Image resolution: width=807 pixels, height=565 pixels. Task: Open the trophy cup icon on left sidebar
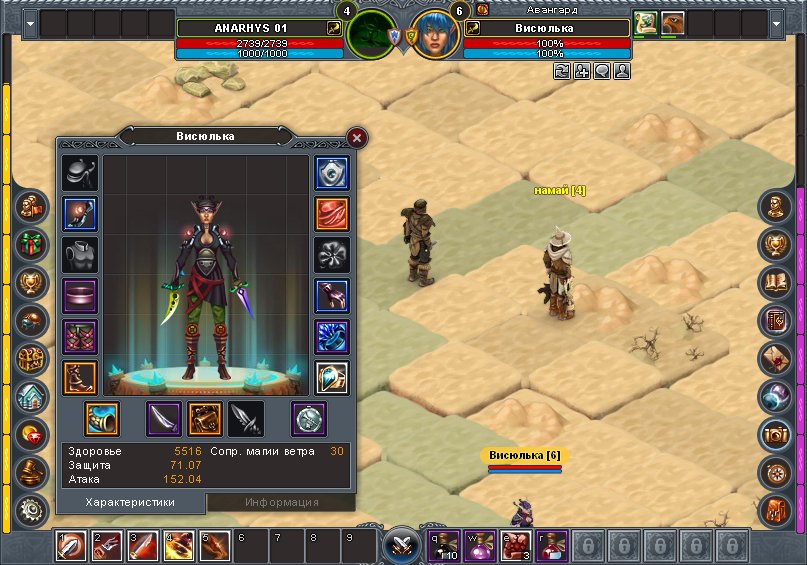[x=32, y=282]
